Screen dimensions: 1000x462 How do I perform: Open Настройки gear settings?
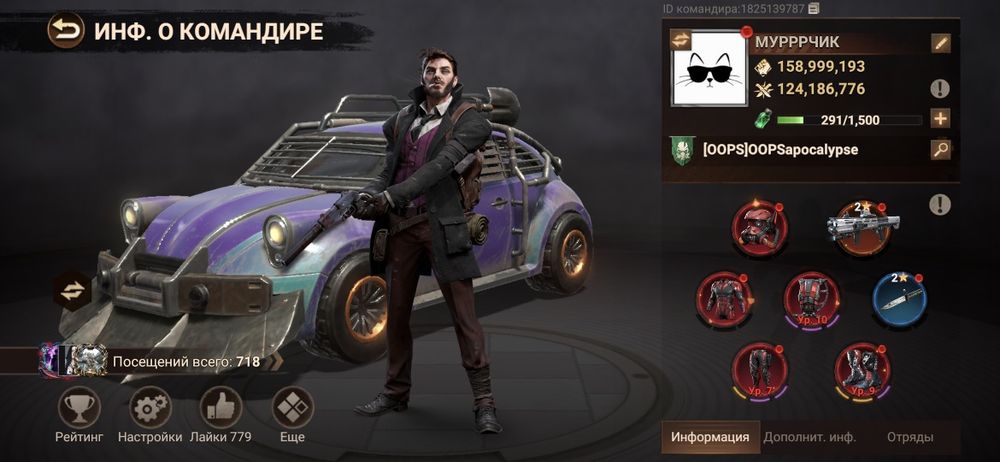150,407
